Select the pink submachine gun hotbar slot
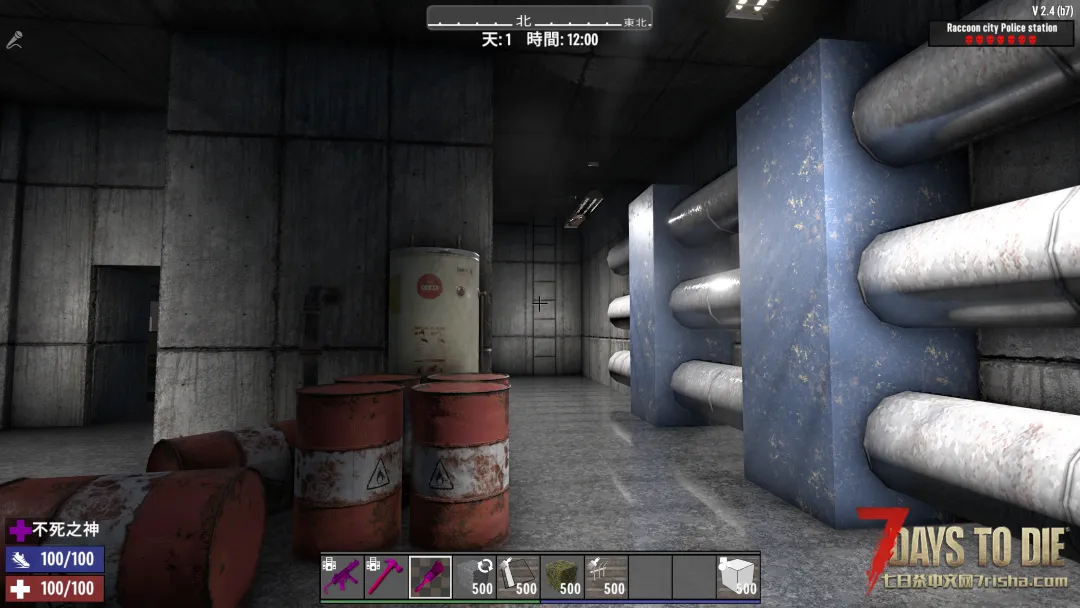1080x608 pixels. coord(342,577)
